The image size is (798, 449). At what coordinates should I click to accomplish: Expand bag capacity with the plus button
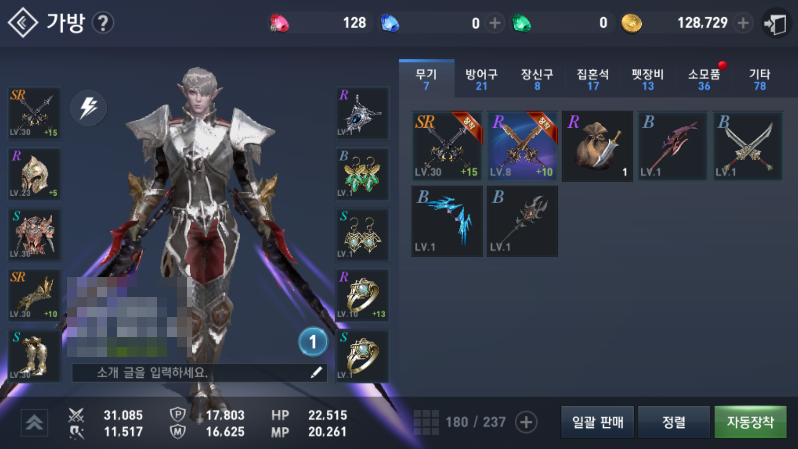coord(526,422)
